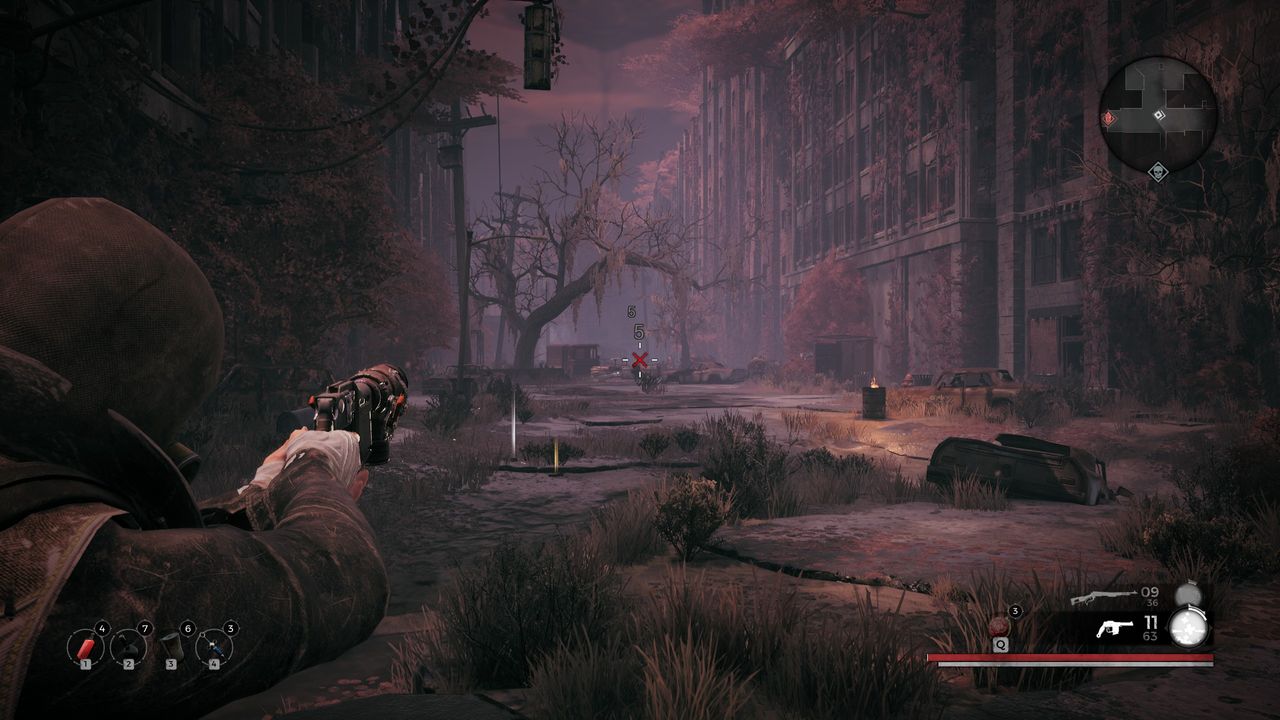Screen dimensions: 1280x720
Task: Click the small grey weapon mod orb
Action: (x=1187, y=594)
